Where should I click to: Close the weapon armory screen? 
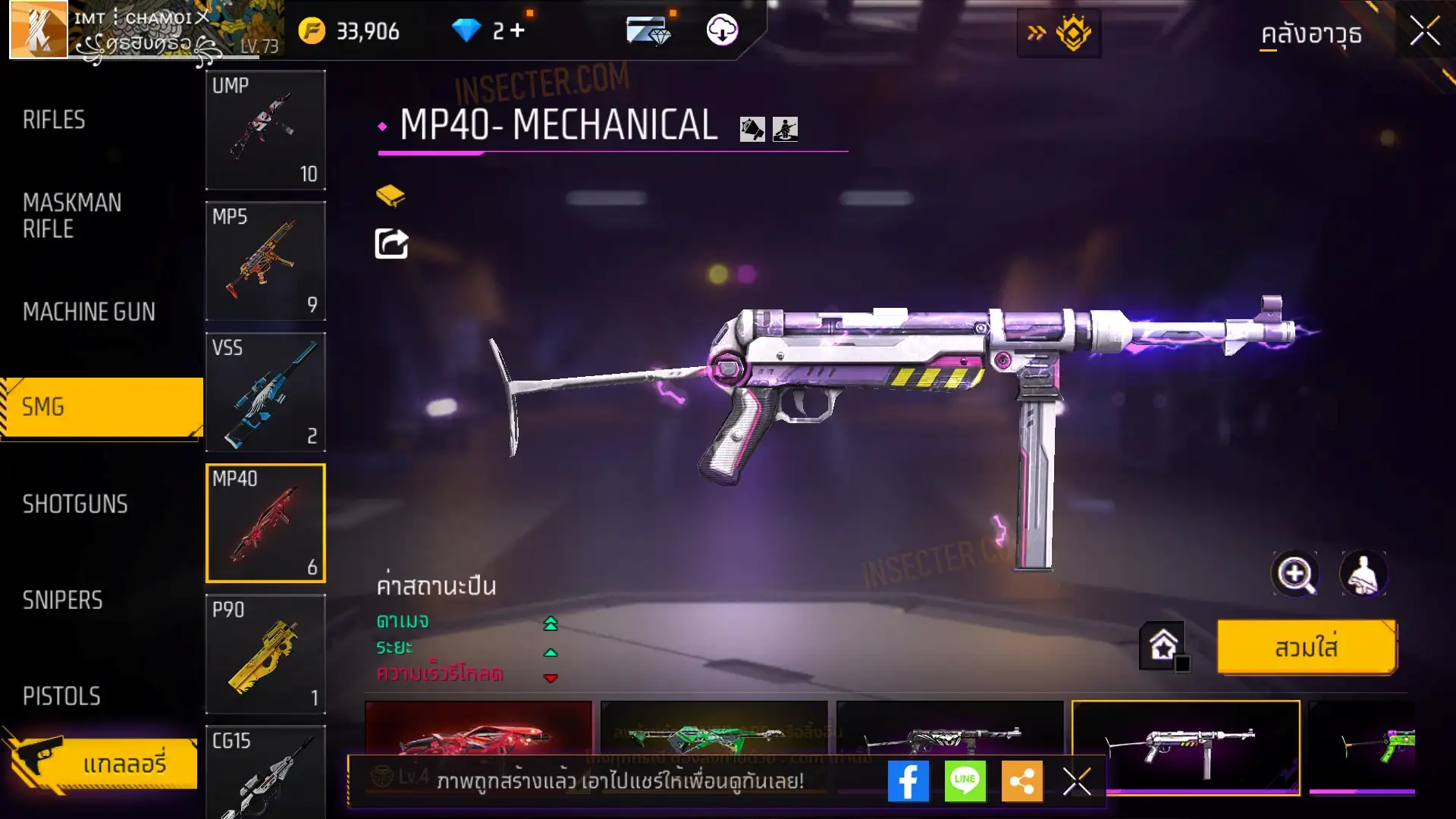click(x=1425, y=32)
